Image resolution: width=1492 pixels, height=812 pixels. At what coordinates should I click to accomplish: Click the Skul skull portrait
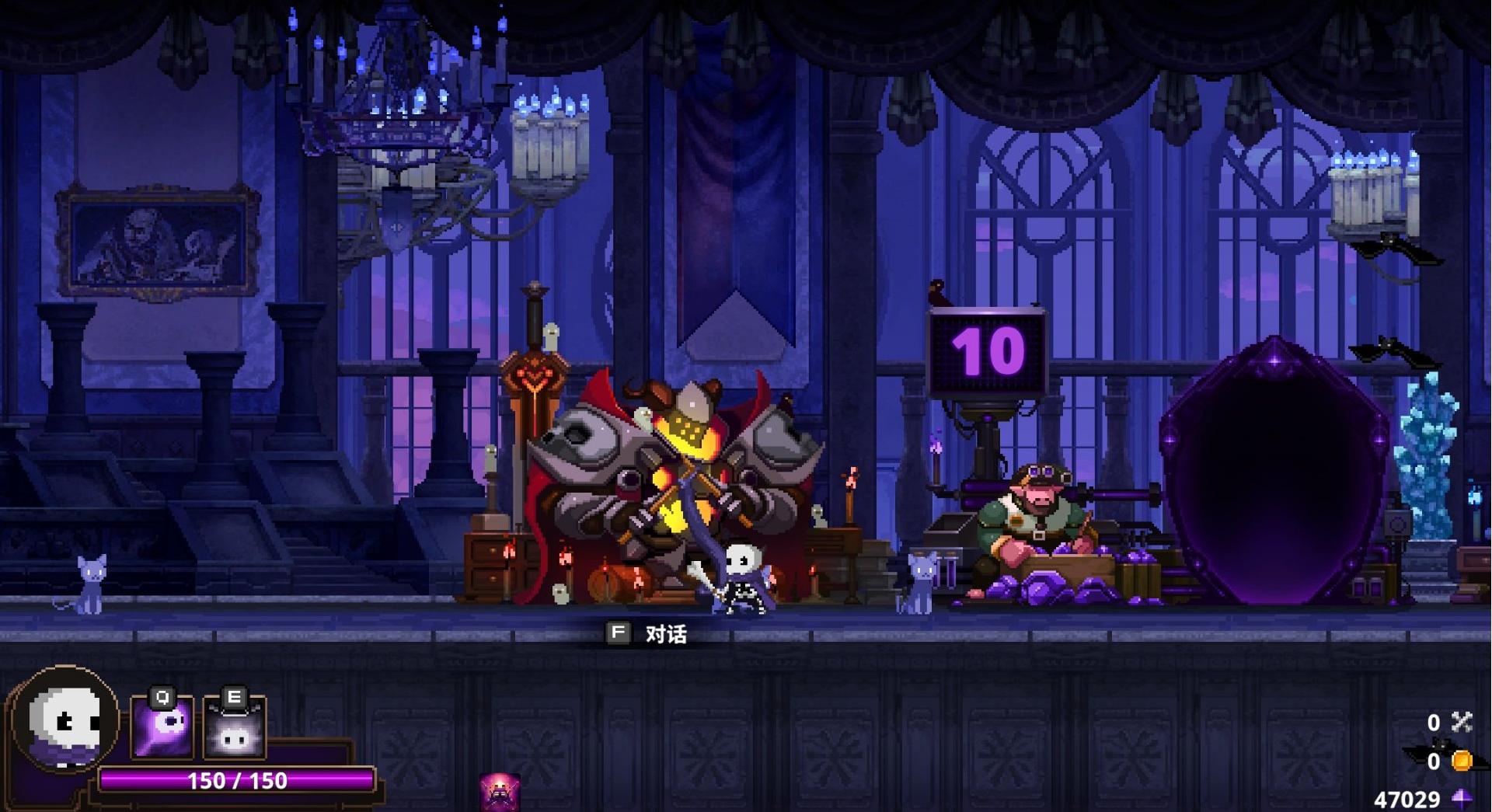click(65, 720)
